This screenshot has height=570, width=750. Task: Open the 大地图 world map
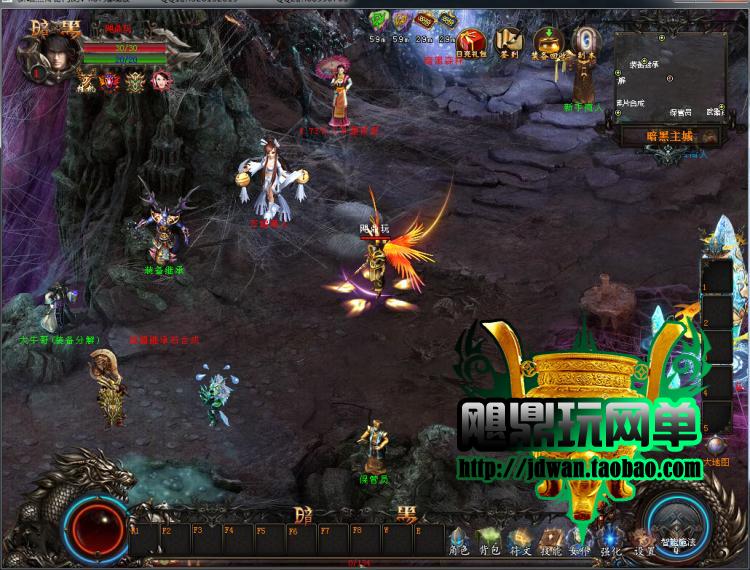coord(716,462)
